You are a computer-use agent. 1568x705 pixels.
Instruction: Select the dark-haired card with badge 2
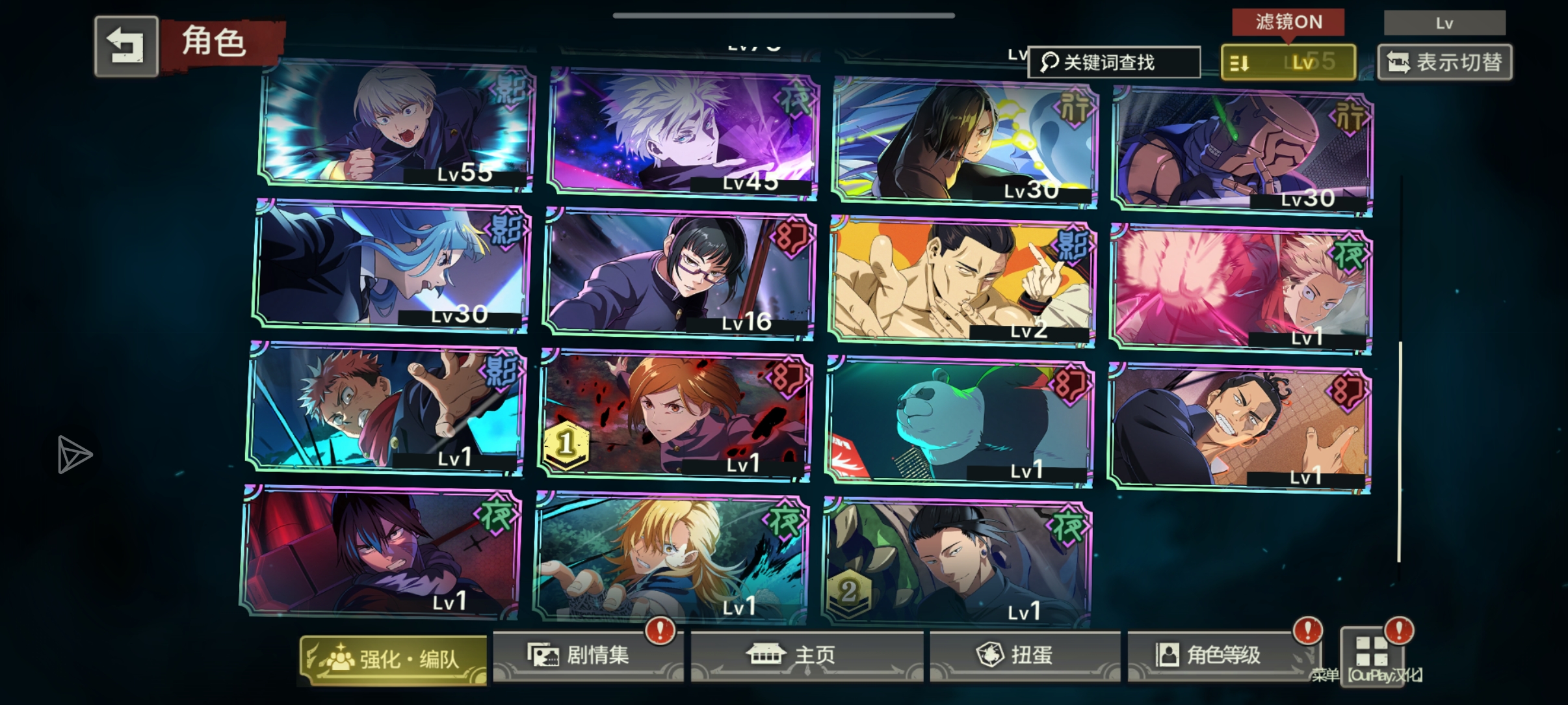coord(957,562)
